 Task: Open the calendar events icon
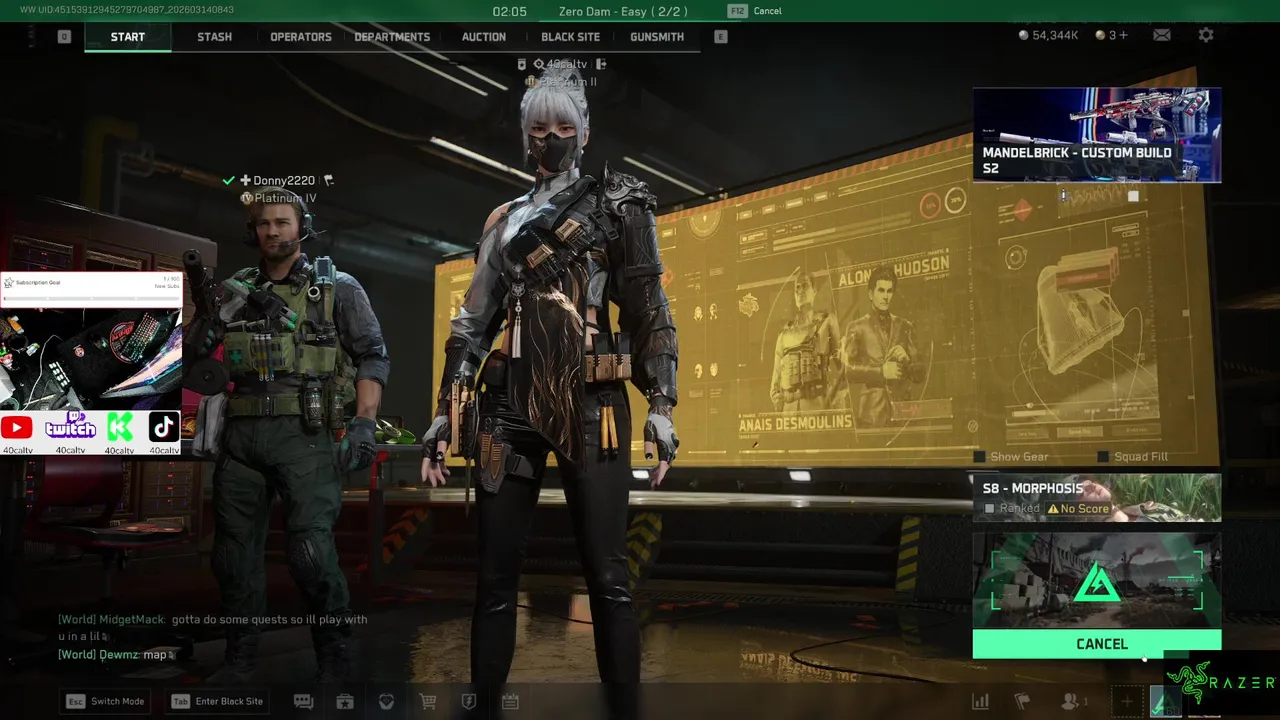pos(510,702)
